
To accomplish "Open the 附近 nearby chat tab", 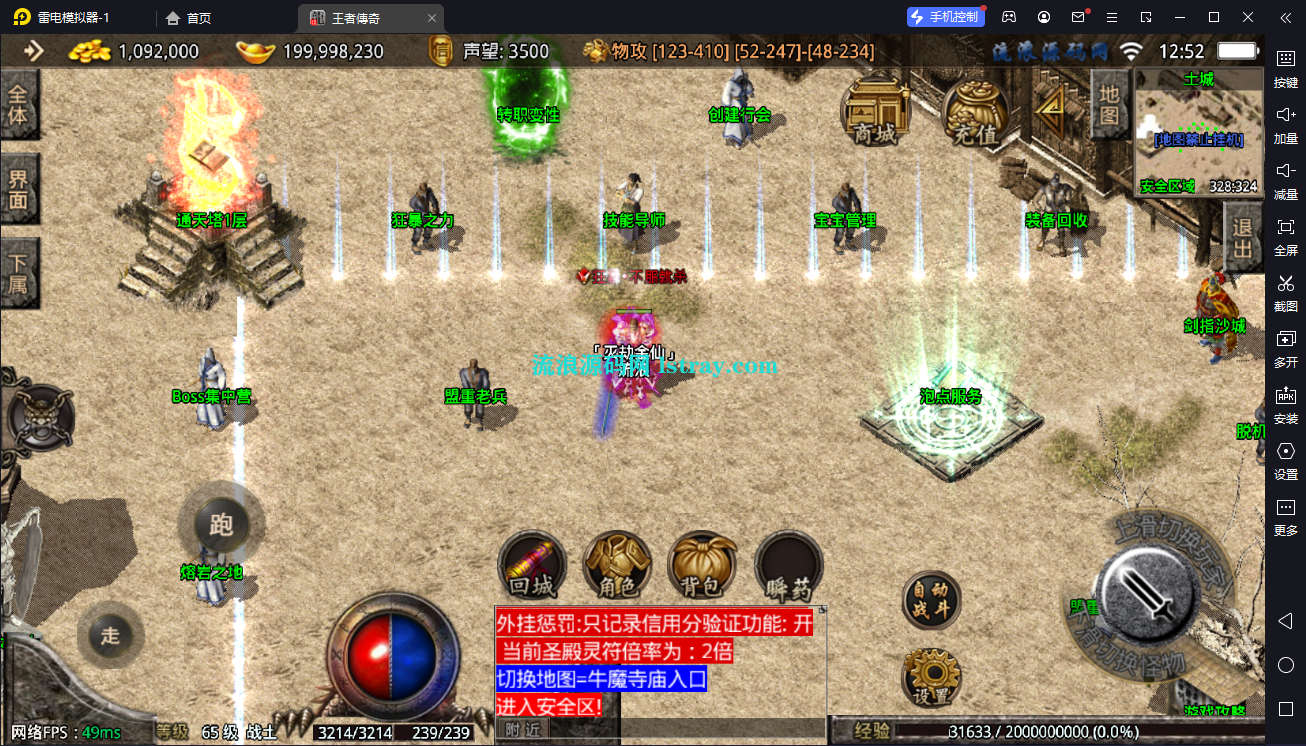I will 522,730.
